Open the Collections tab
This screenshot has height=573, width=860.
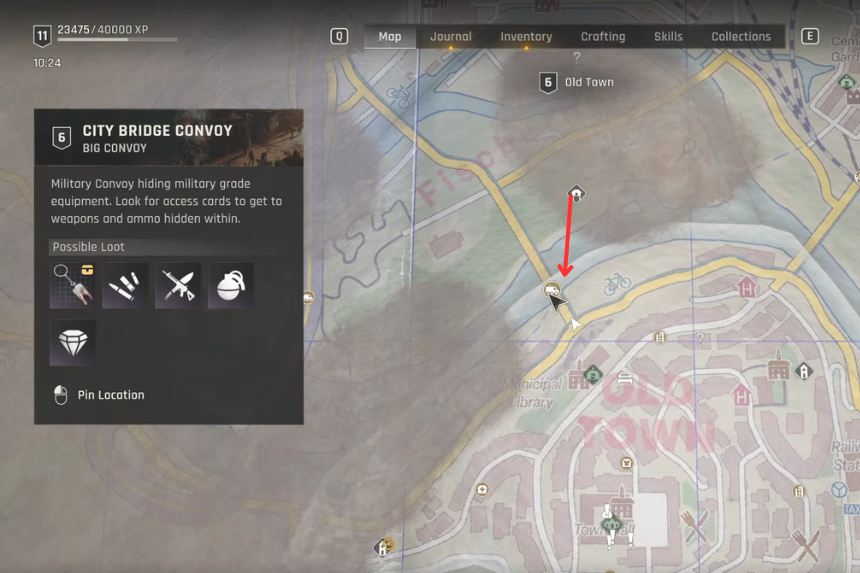pos(741,37)
